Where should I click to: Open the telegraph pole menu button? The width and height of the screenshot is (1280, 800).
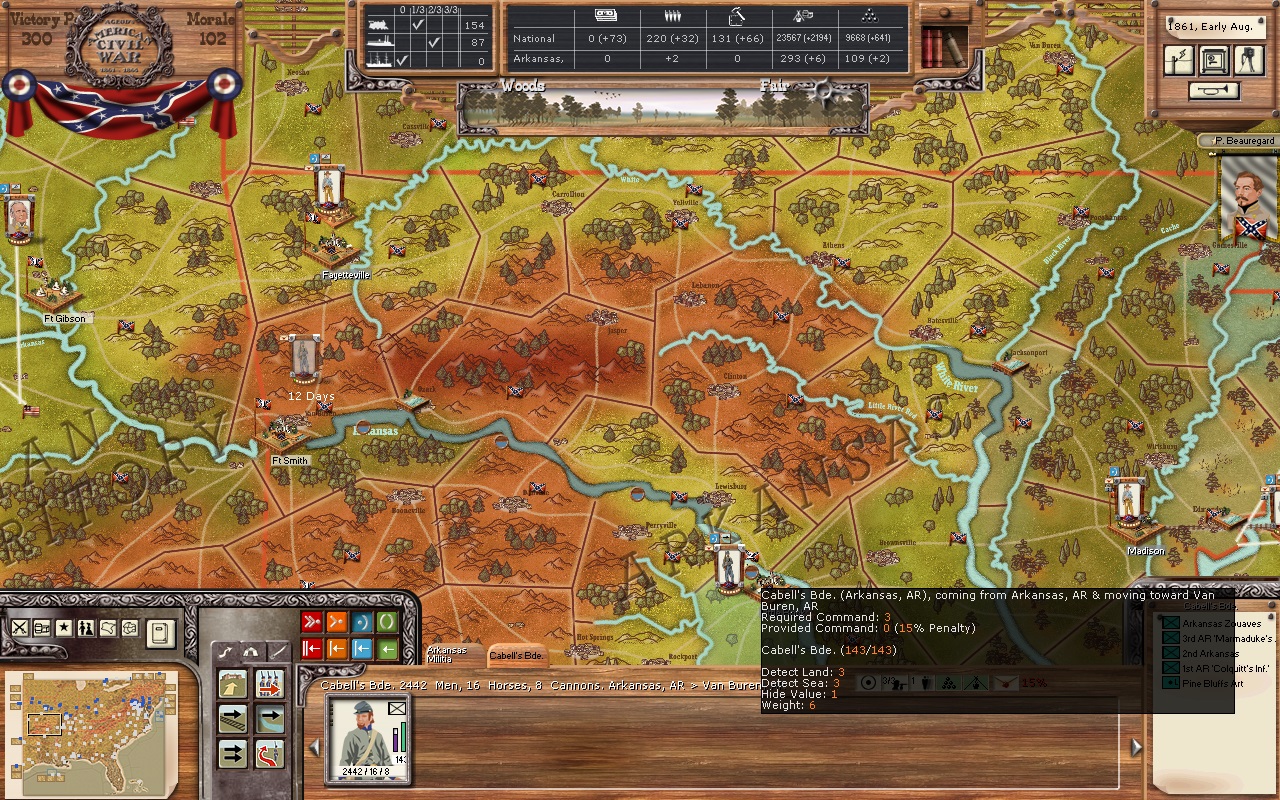pyautogui.click(x=1179, y=60)
